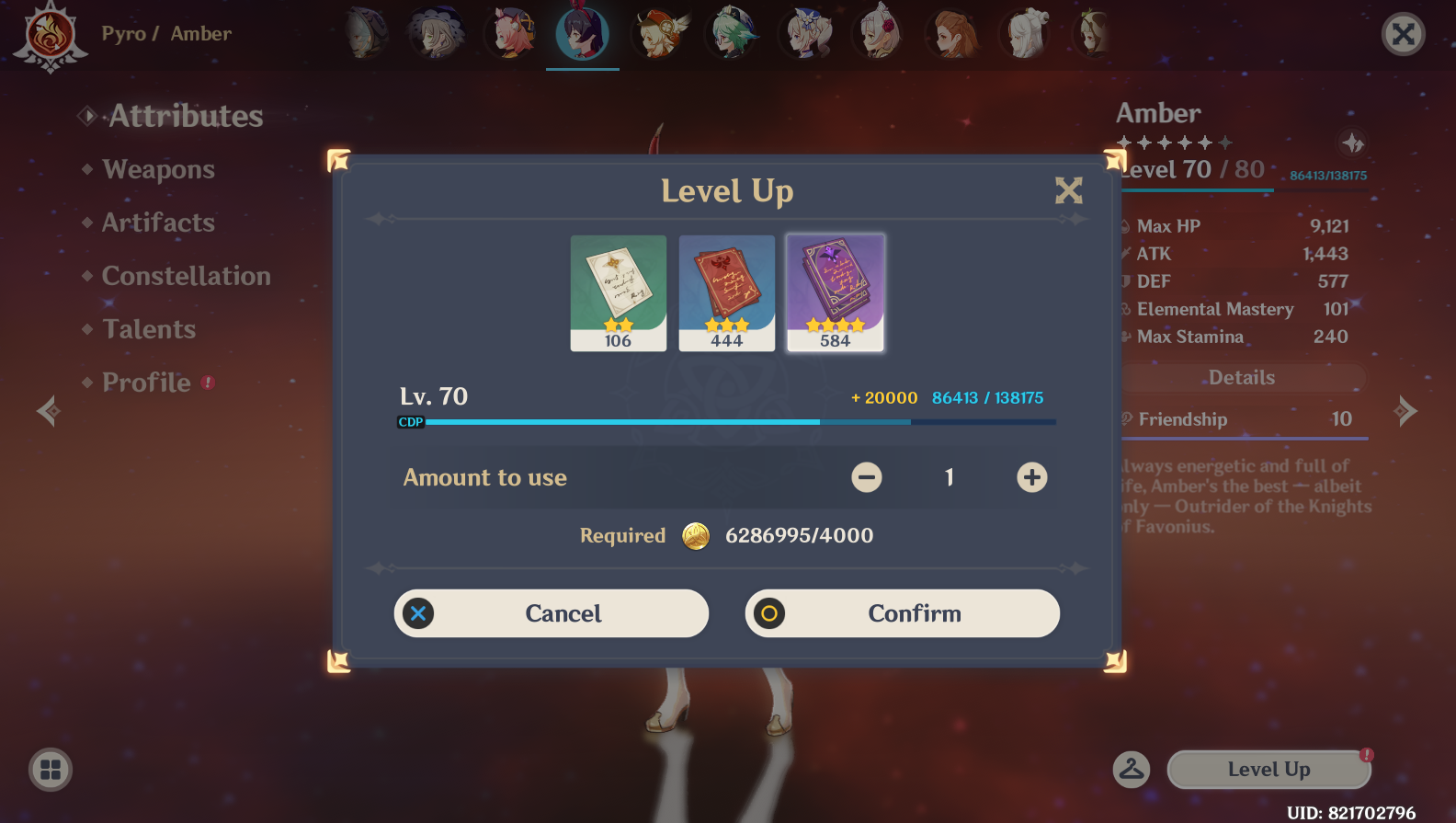Select the Adventurer's Experience book
This screenshot has height=823, width=1456.
[726, 292]
